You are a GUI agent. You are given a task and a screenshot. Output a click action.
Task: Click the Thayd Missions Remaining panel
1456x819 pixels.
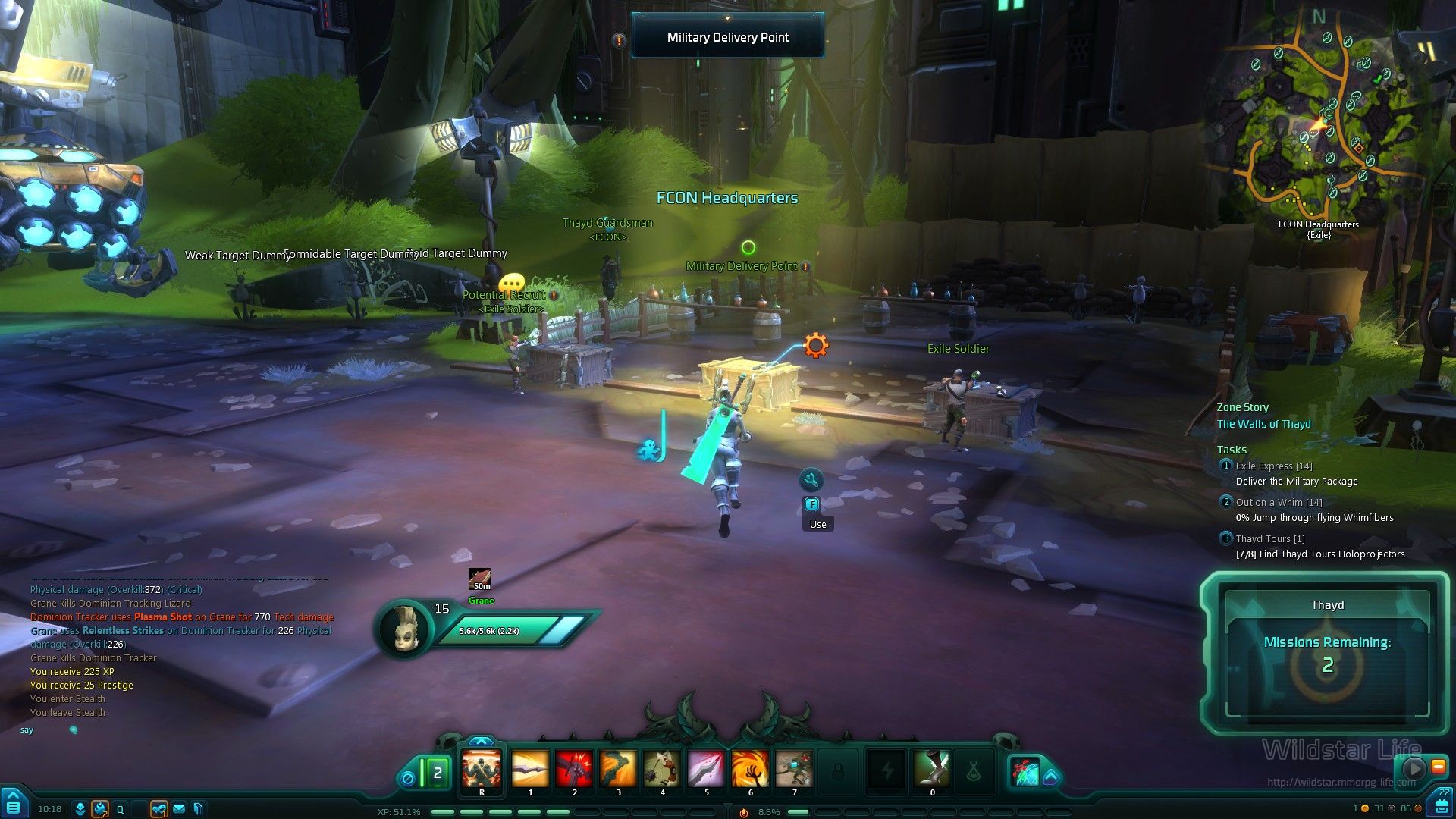click(x=1326, y=654)
